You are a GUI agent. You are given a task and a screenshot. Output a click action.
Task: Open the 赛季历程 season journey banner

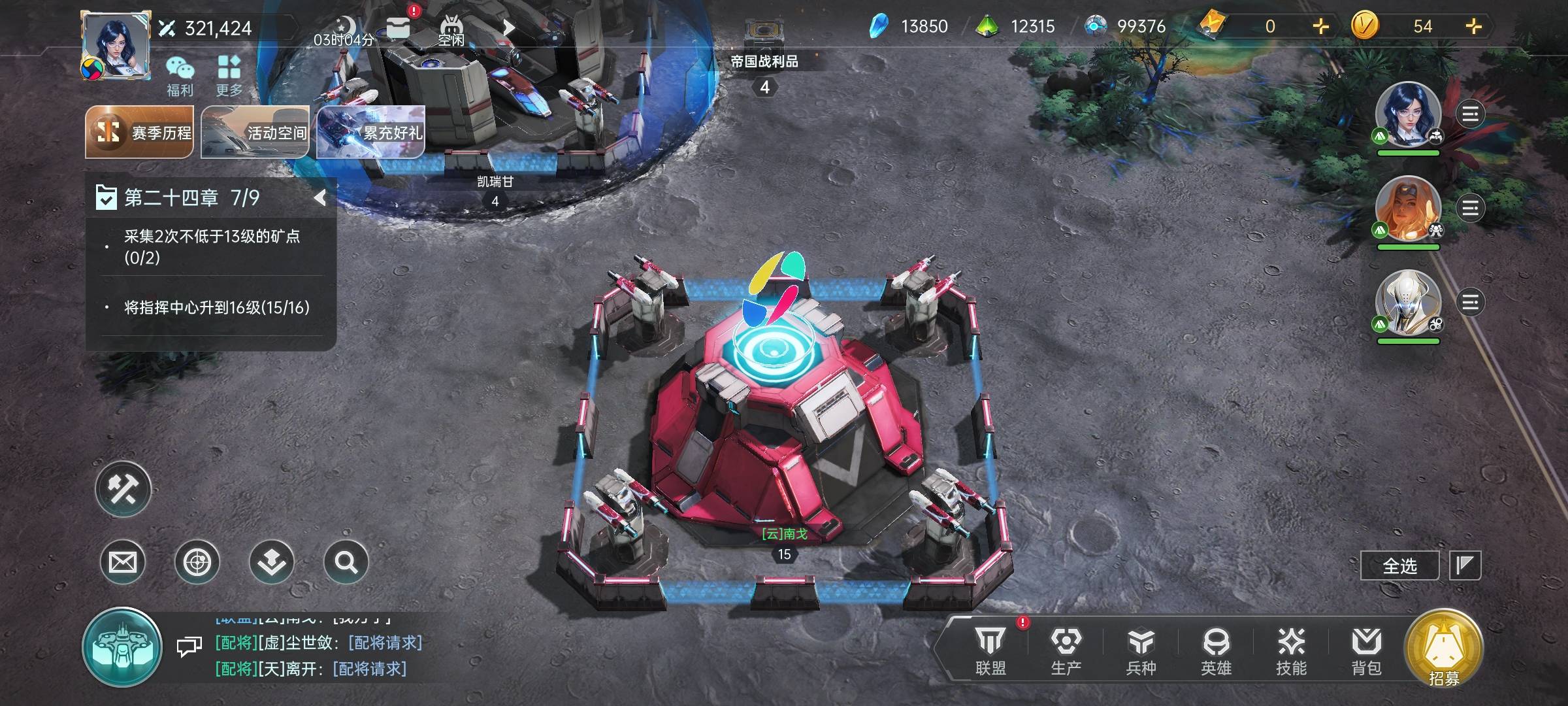140,132
